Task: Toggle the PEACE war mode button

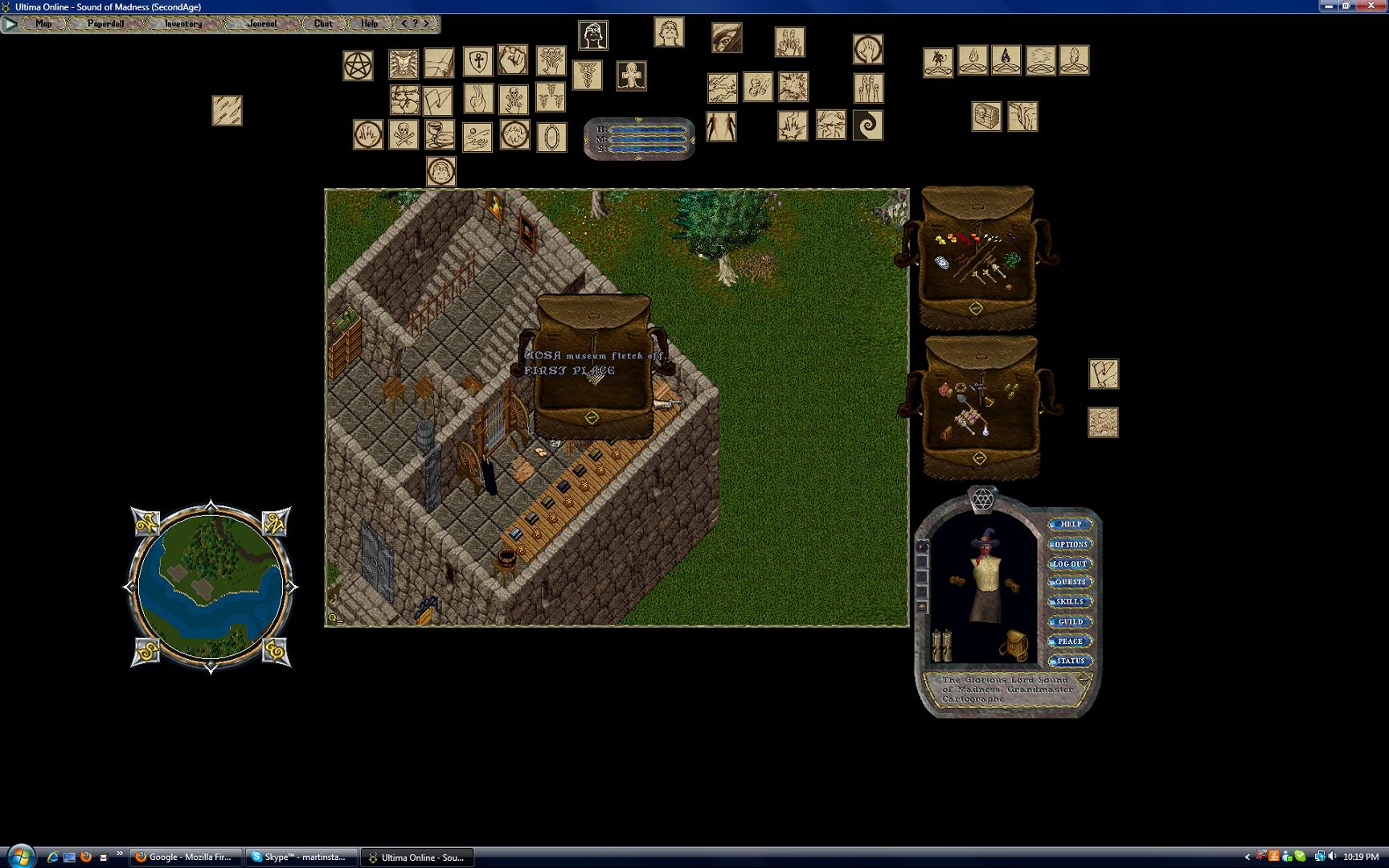Action: point(1071,641)
